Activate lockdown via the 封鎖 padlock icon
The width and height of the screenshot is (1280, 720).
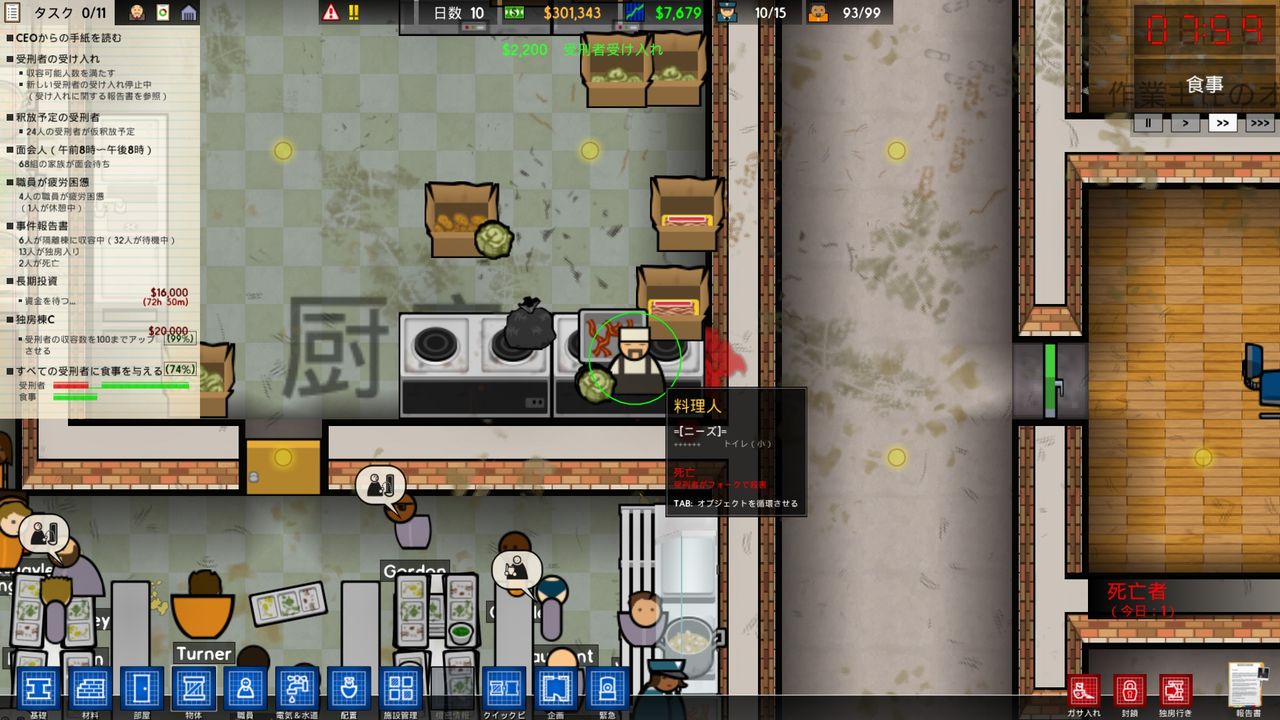1128,690
